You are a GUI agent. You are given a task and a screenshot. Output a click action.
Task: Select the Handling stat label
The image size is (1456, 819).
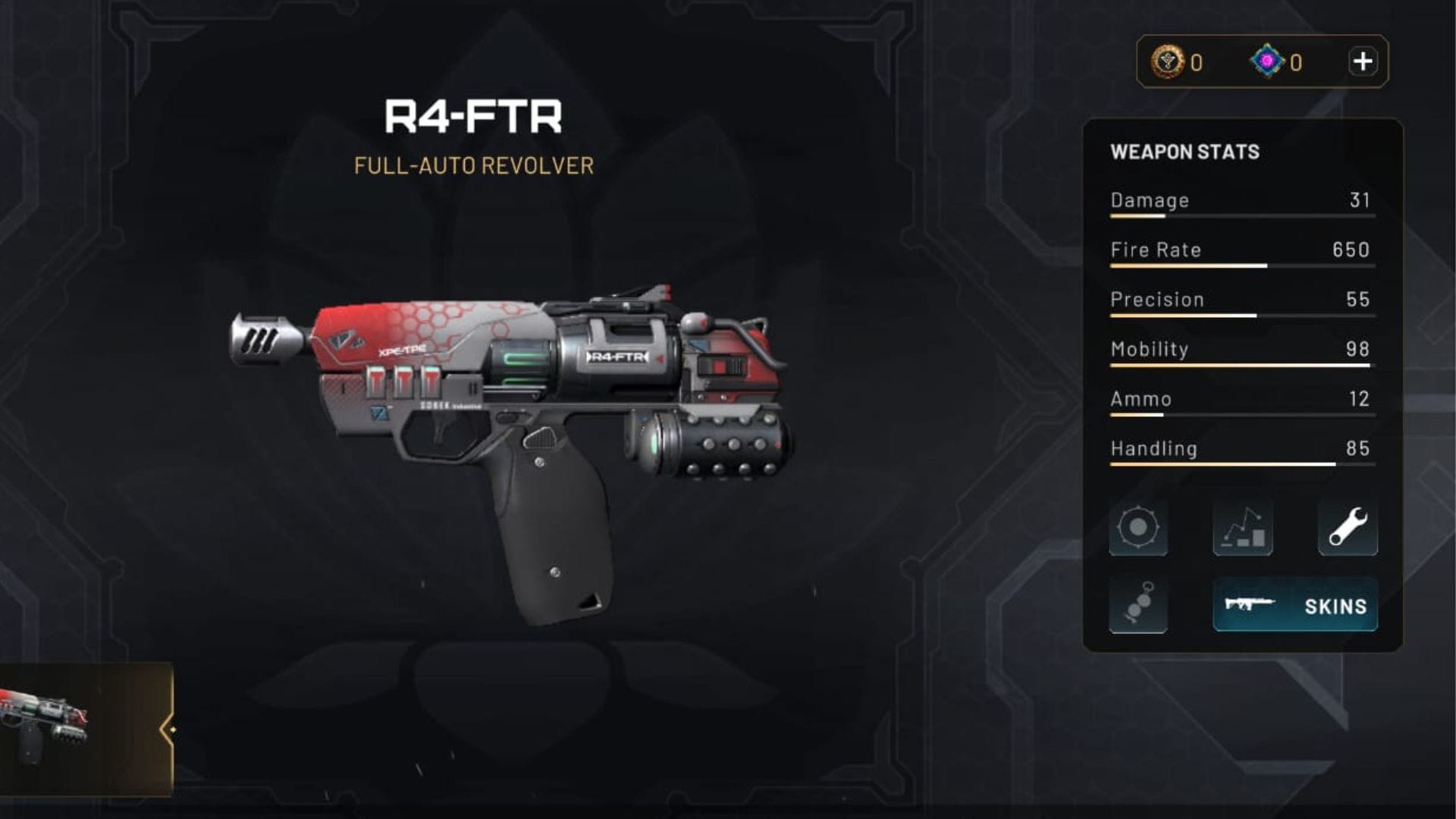click(x=1153, y=449)
